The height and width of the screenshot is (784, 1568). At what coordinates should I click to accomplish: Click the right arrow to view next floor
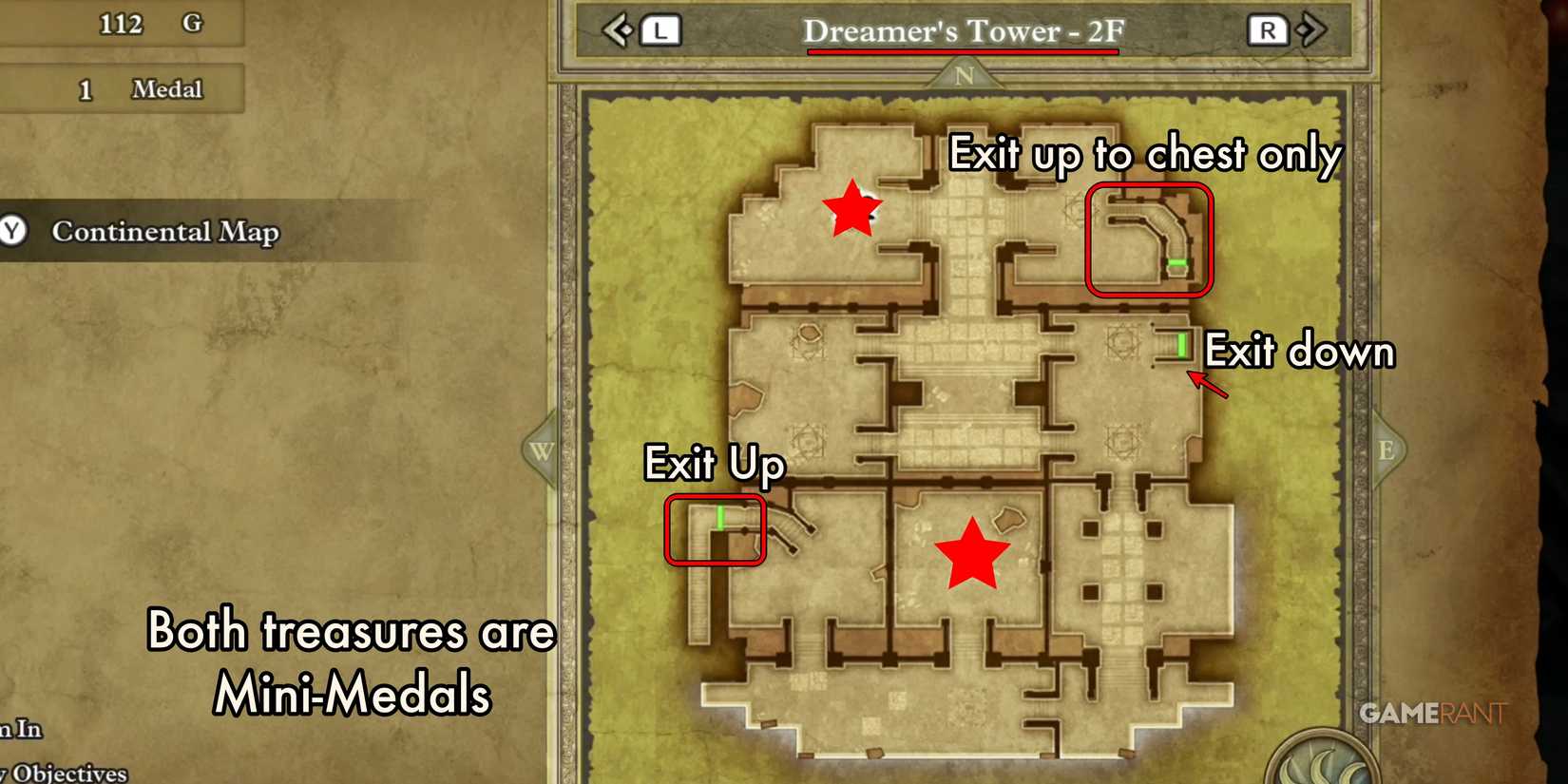1310,29
